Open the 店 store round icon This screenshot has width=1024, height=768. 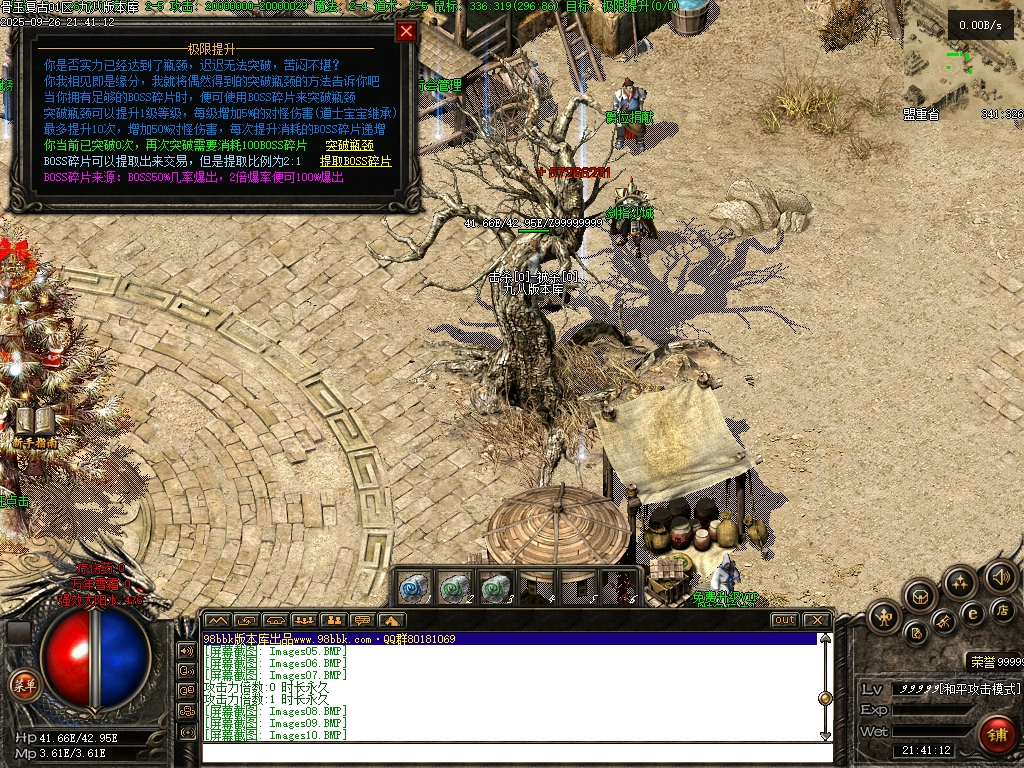1000,610
